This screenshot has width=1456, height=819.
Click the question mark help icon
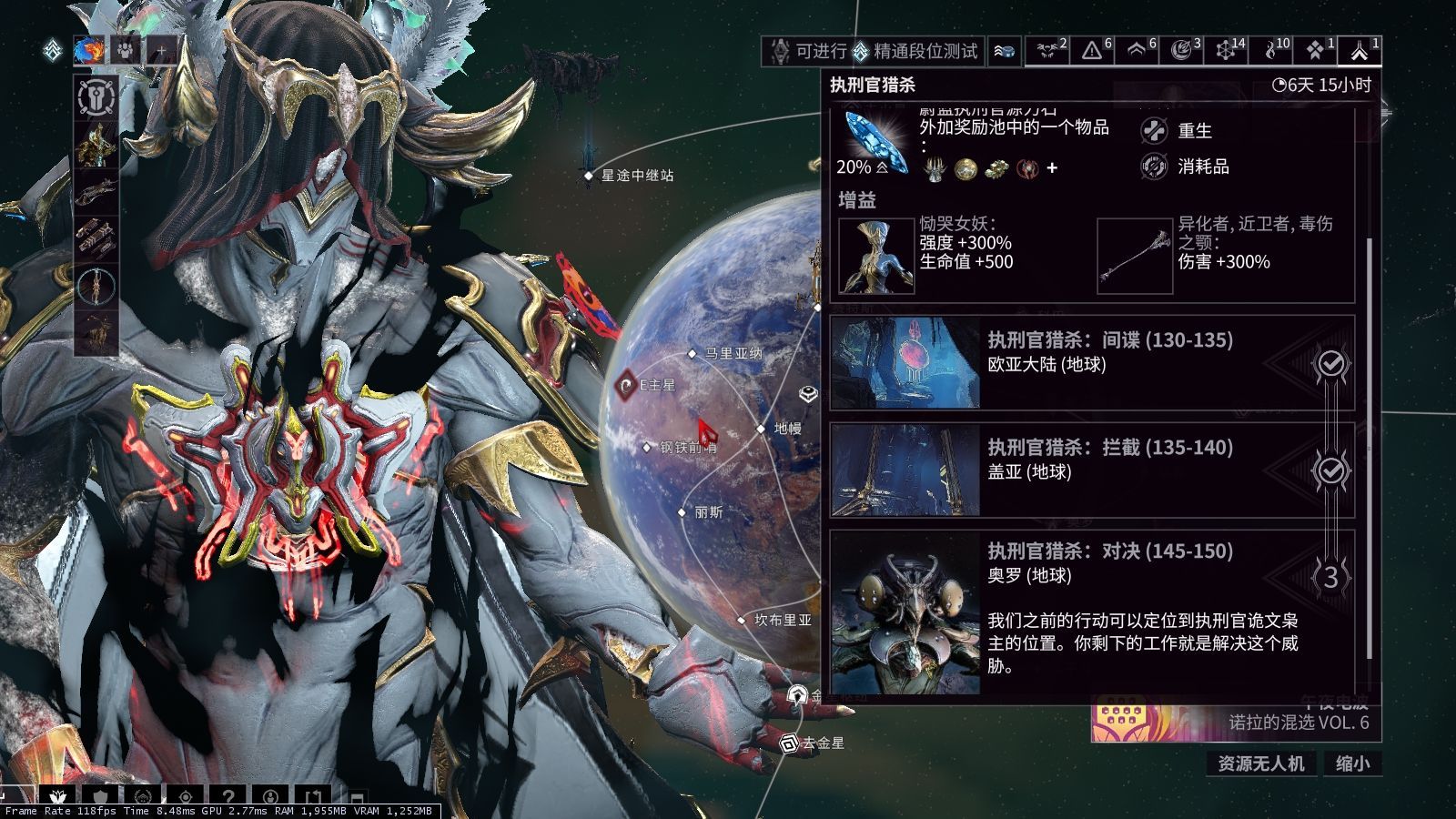[x=229, y=795]
